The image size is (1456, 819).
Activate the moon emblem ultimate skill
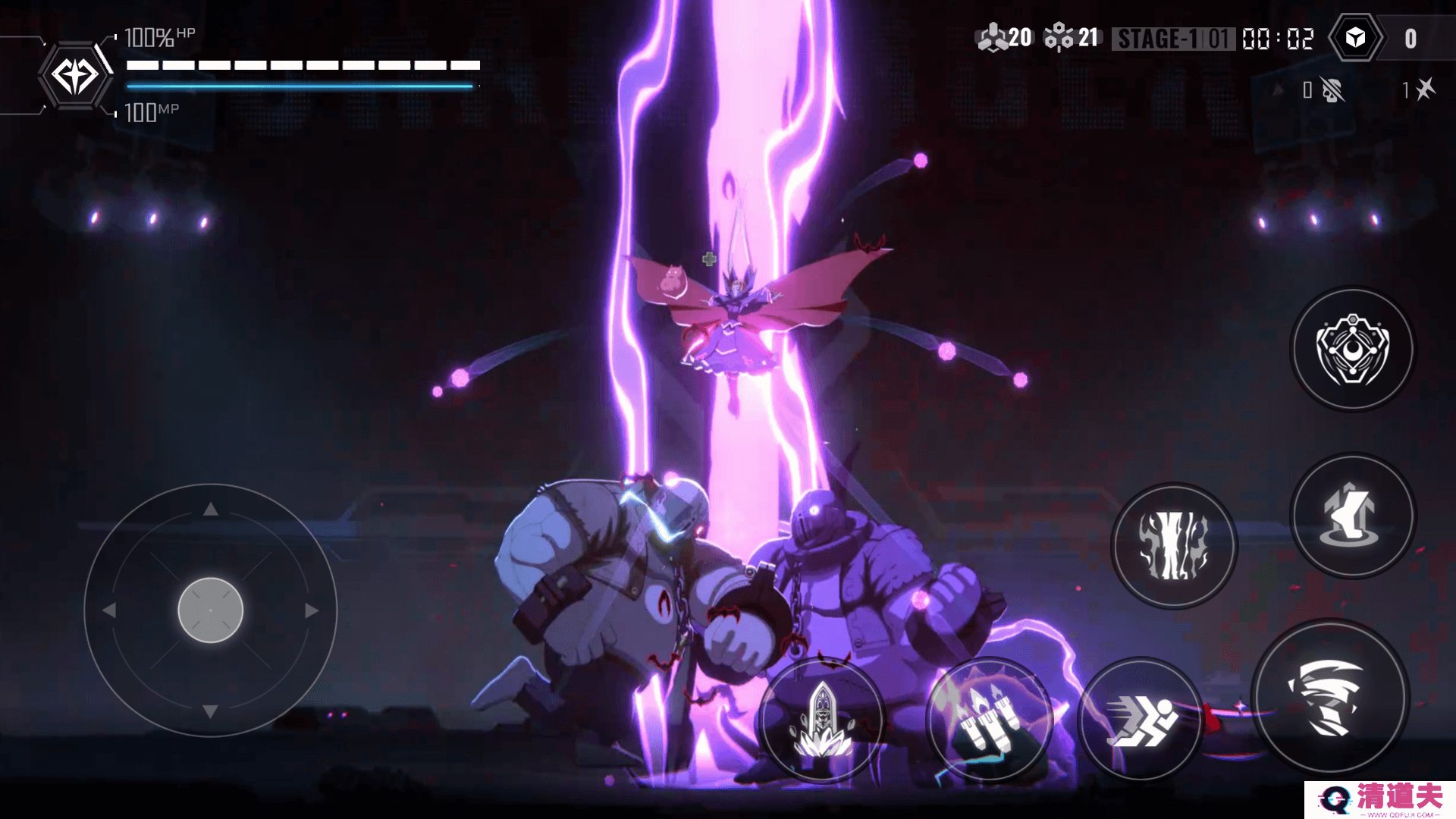(x=1353, y=350)
